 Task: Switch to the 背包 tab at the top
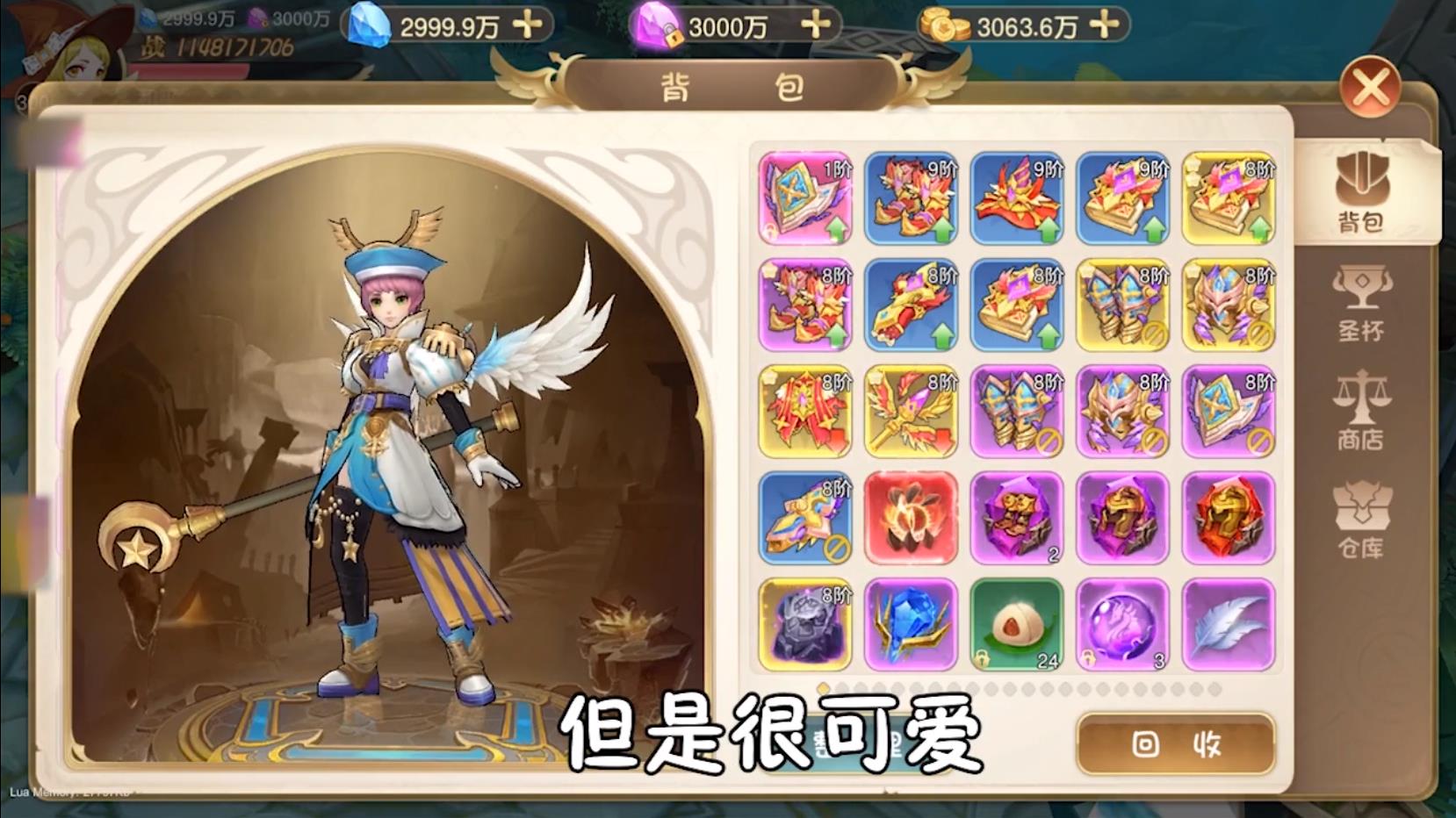click(729, 84)
